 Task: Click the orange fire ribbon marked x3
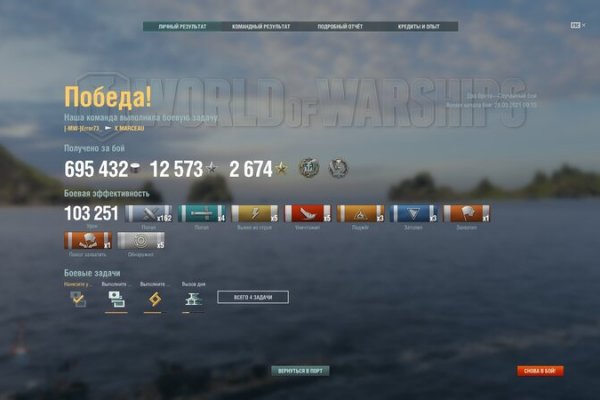coord(360,213)
